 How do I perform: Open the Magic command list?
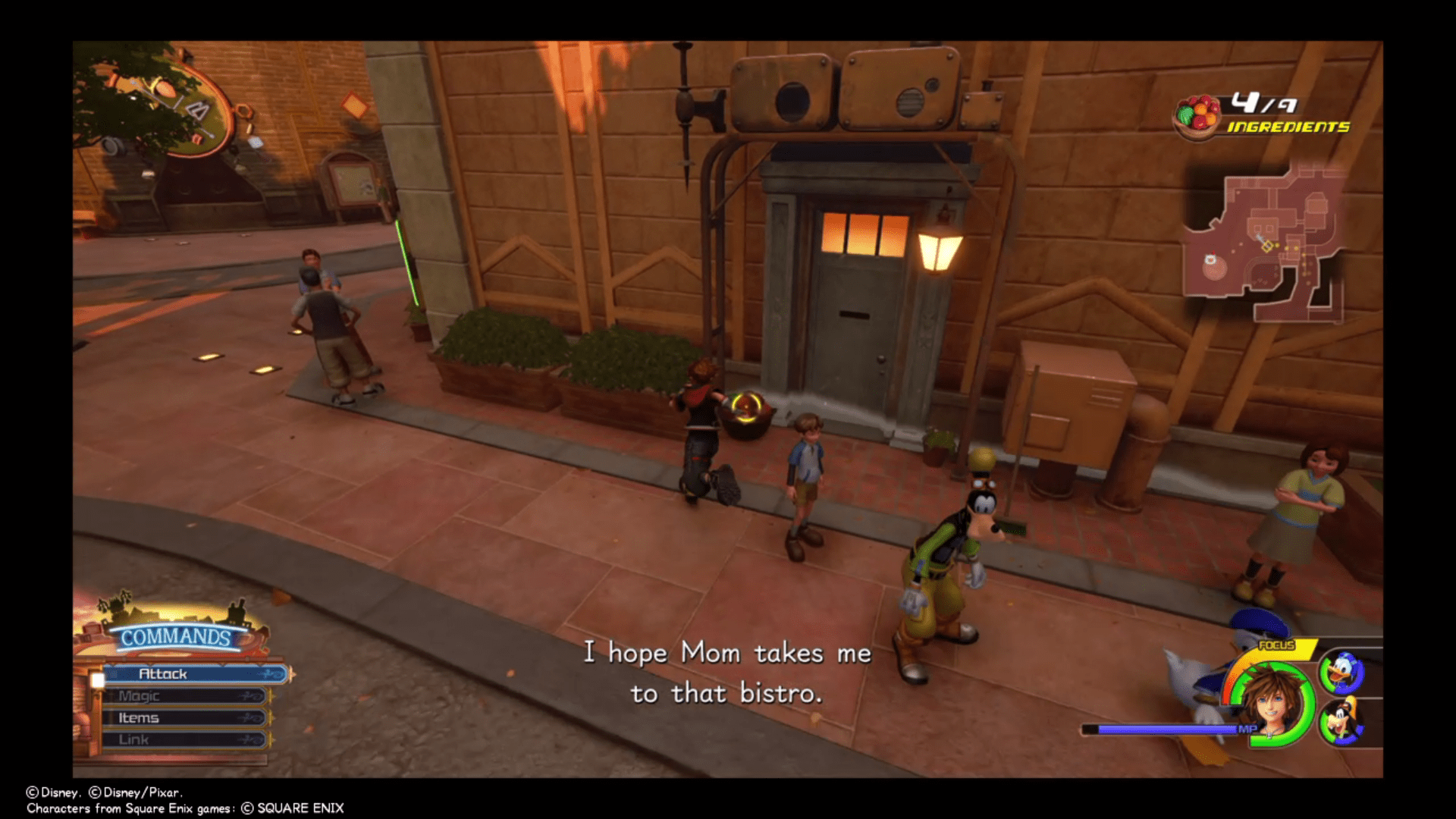[x=140, y=695]
